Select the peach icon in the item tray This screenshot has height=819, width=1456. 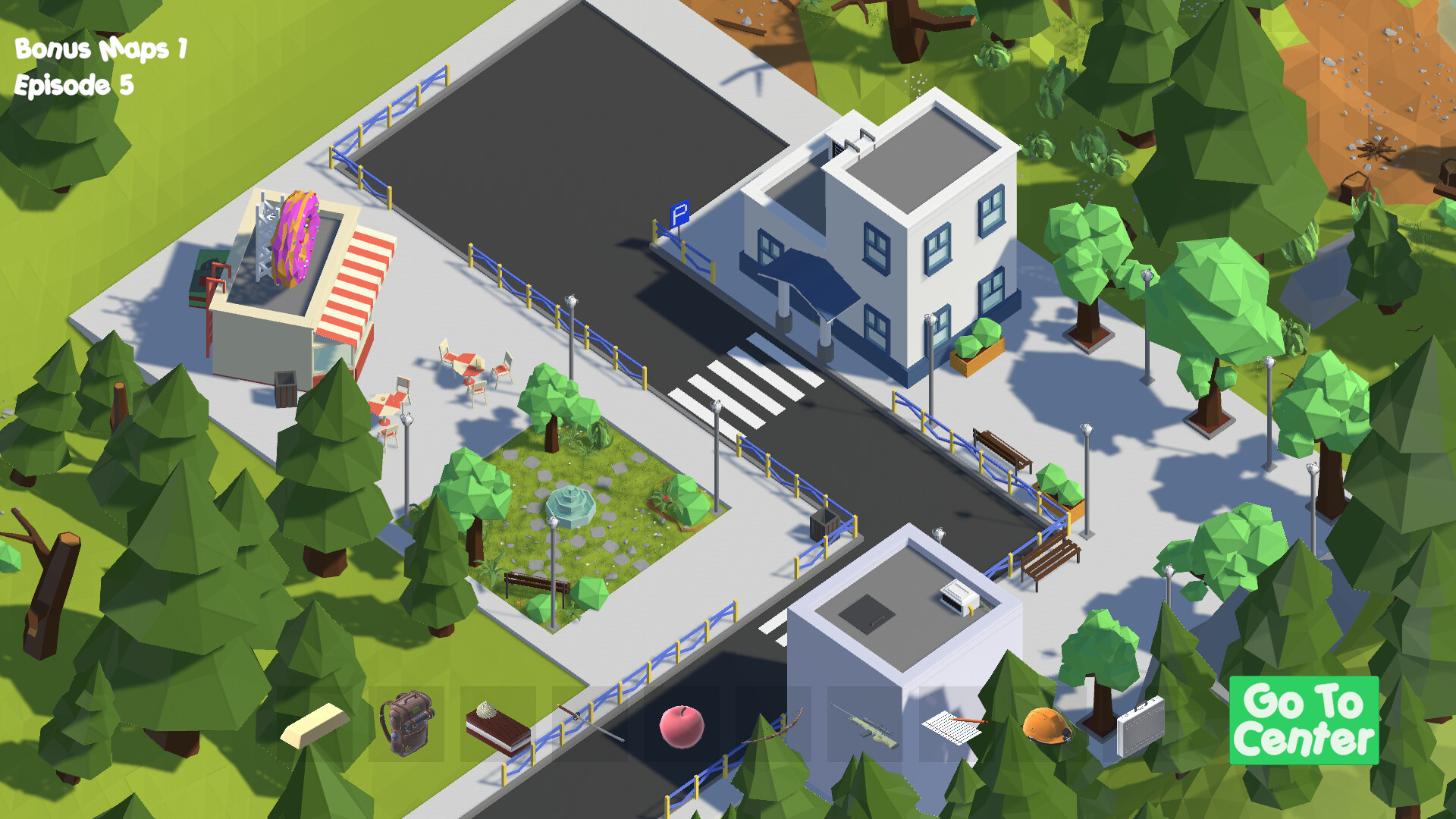[x=682, y=726]
